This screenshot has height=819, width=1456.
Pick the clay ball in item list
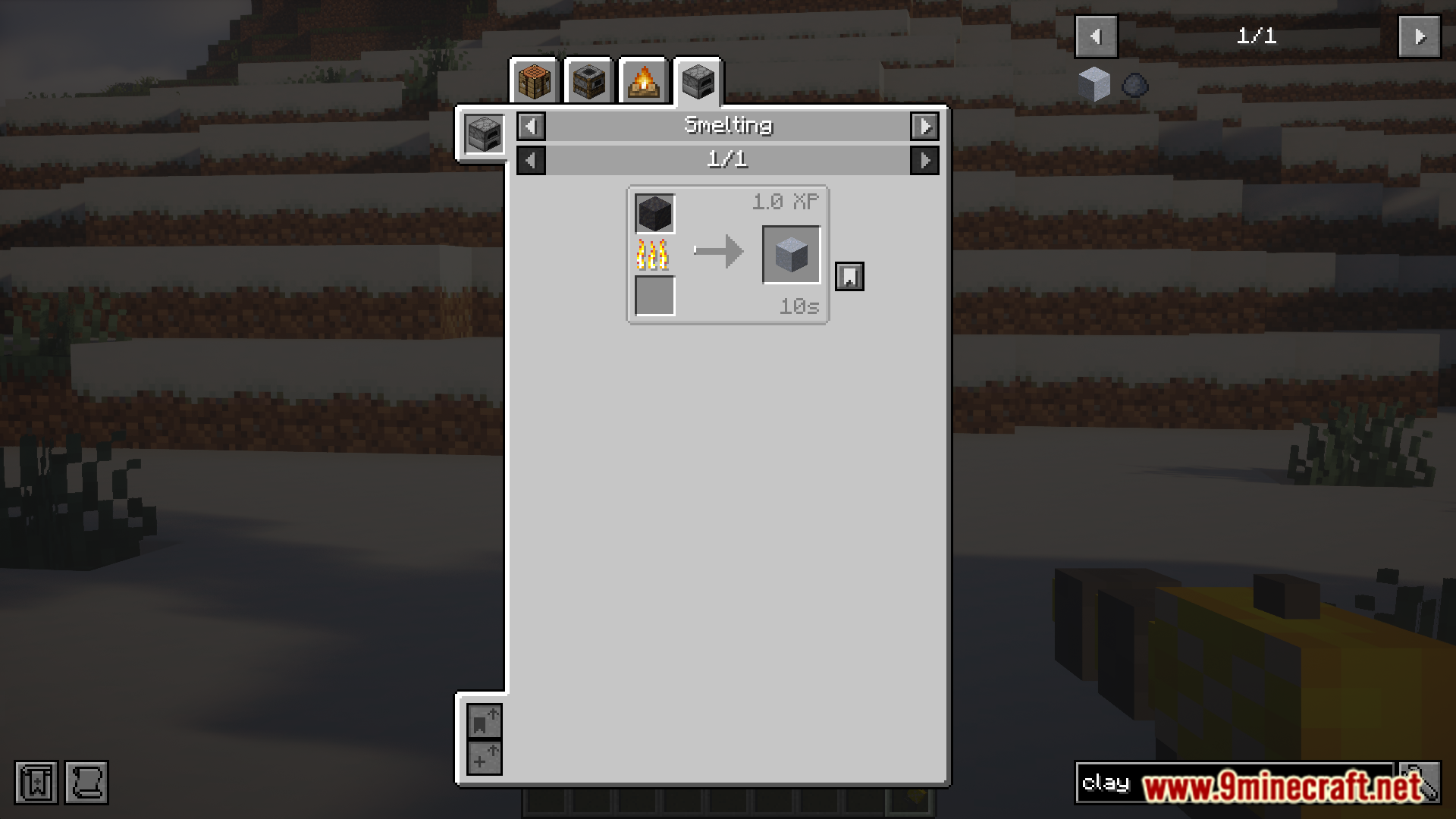point(1134,85)
